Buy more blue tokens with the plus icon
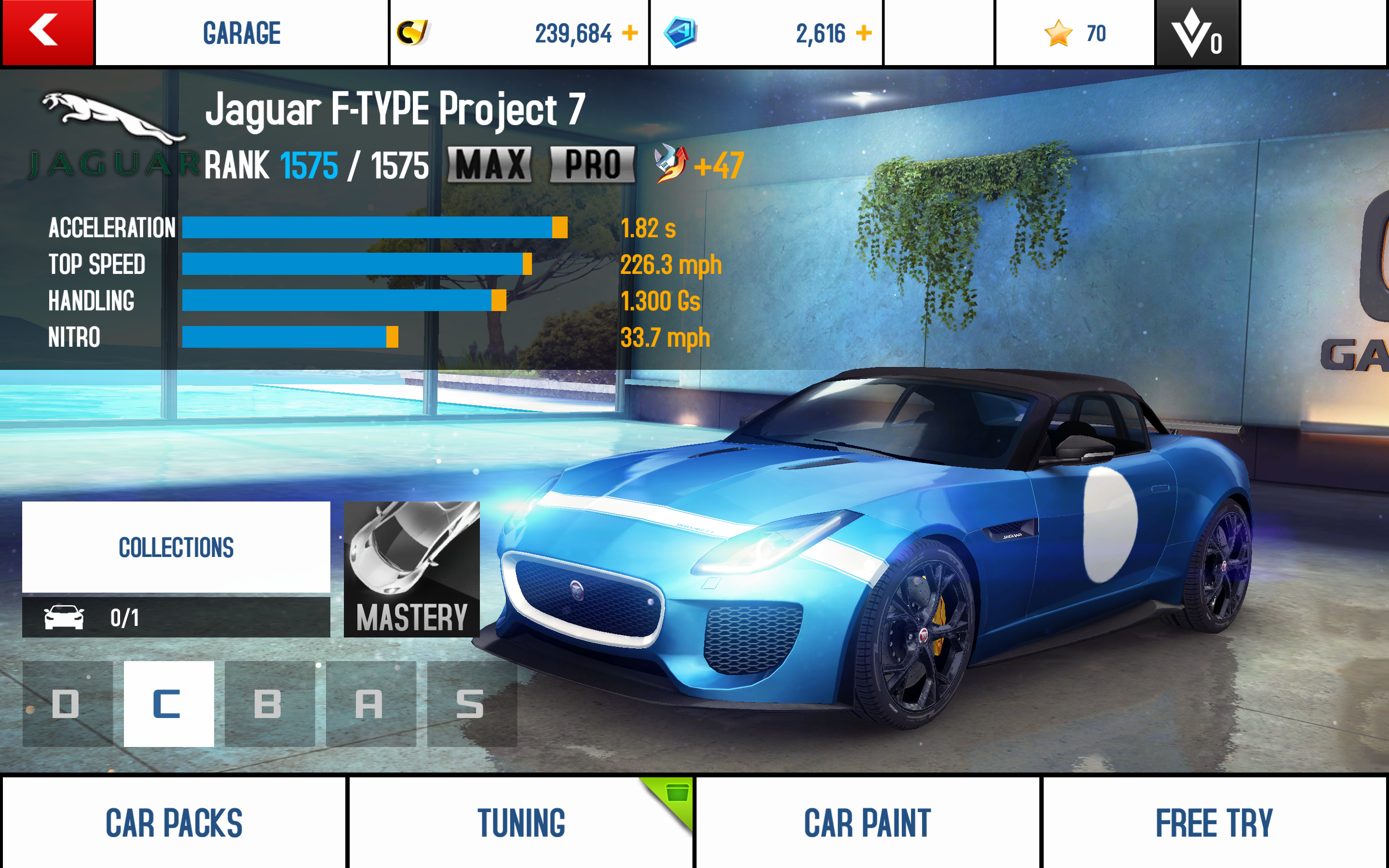 [863, 33]
